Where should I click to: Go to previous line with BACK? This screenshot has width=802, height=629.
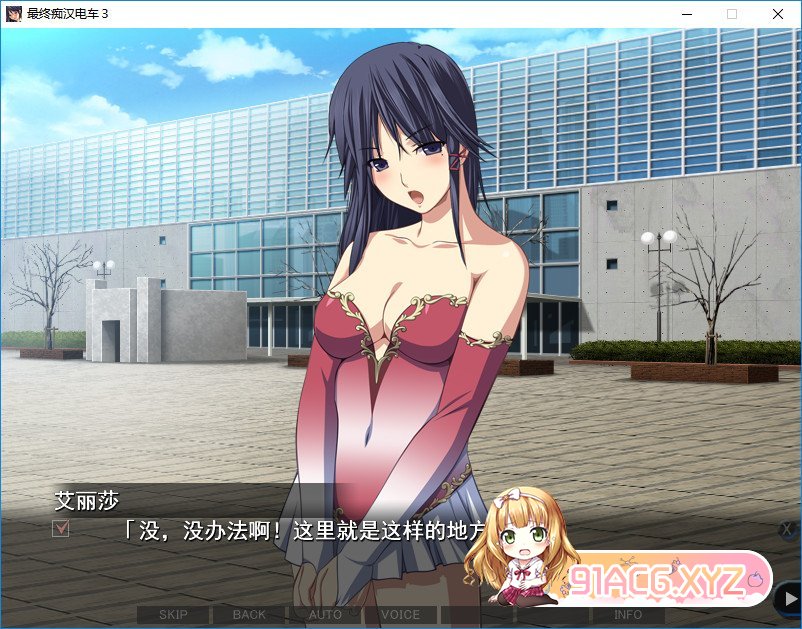click(249, 614)
